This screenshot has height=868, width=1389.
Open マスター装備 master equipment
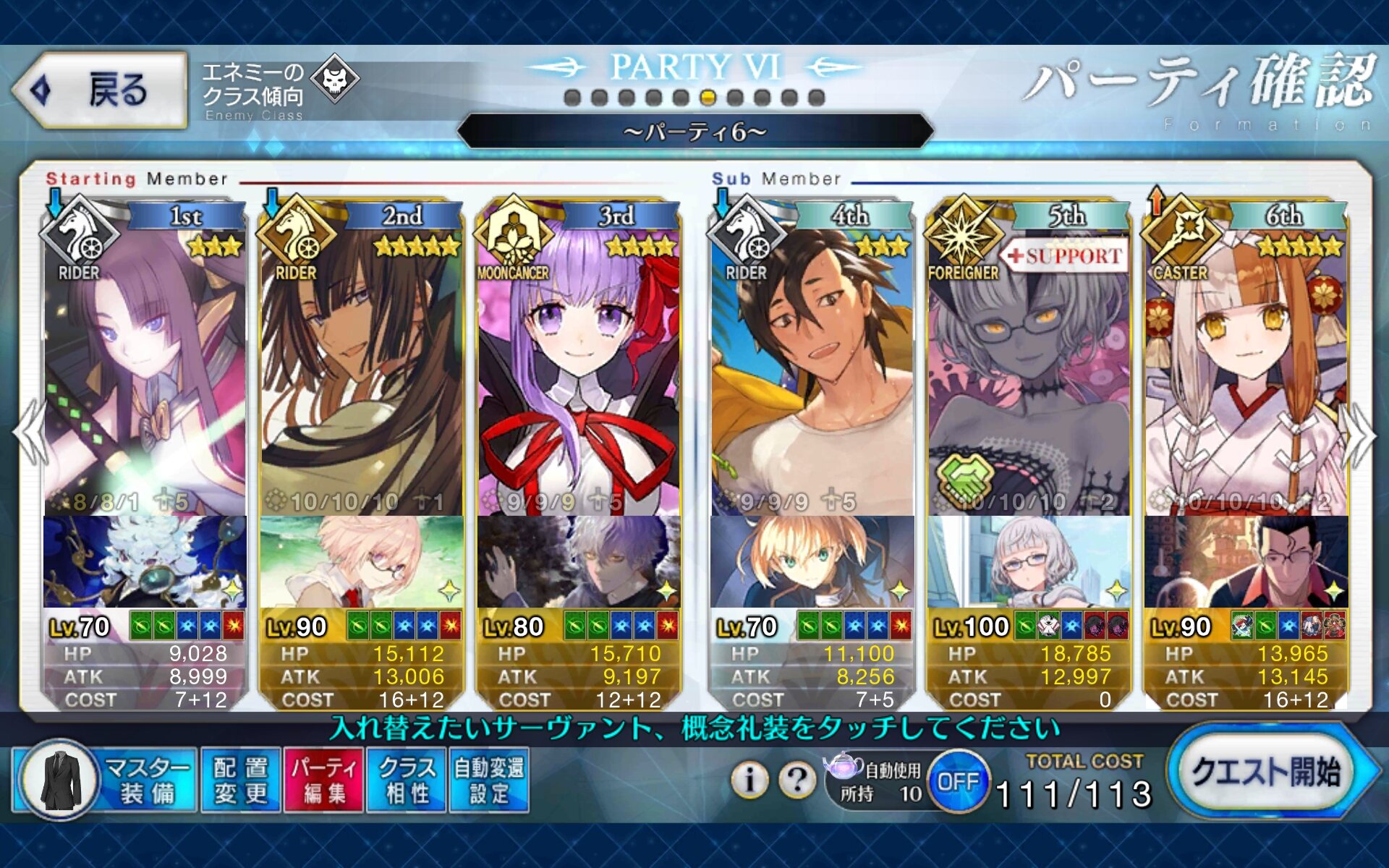pyautogui.click(x=105, y=781)
